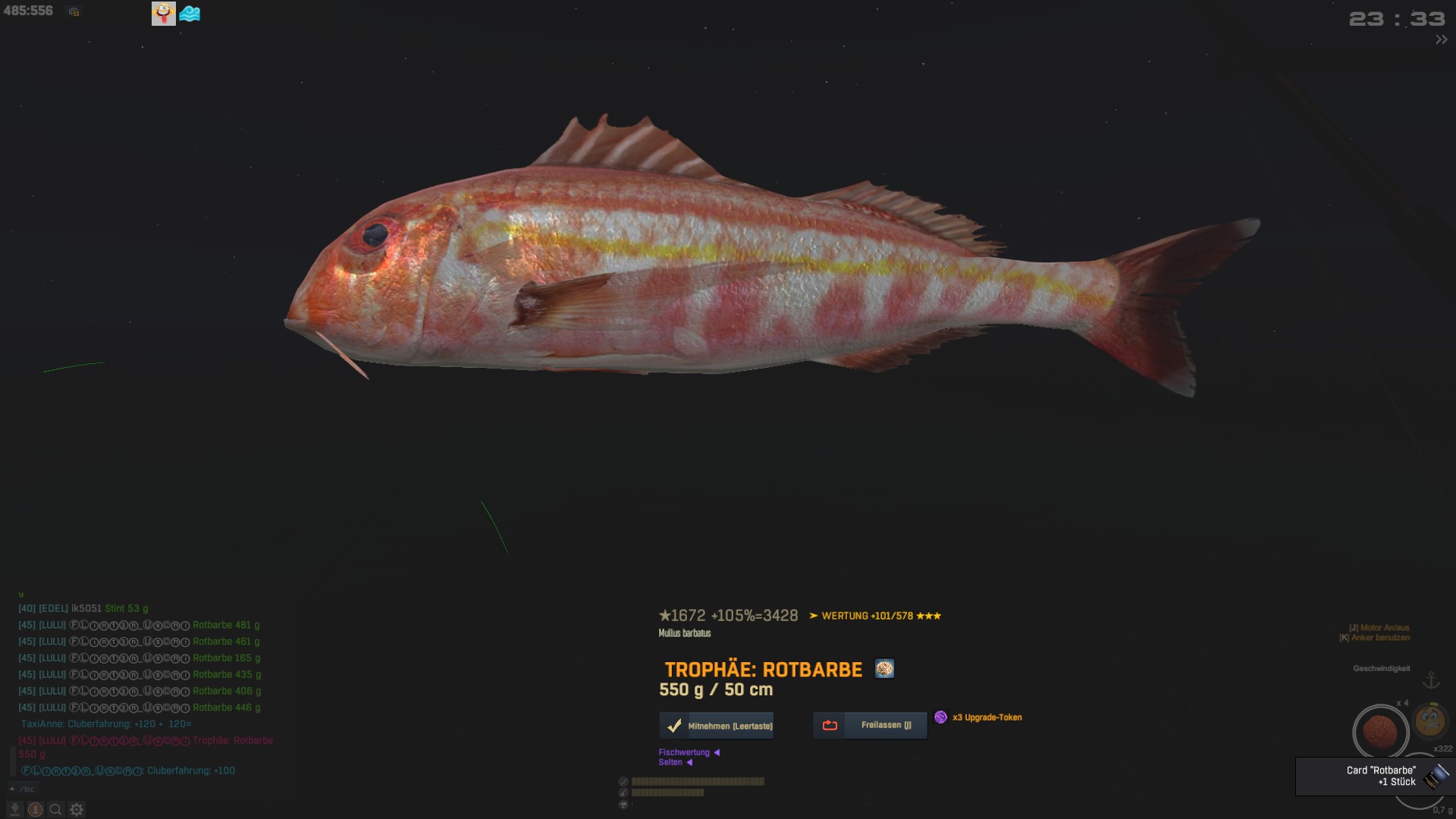
Task: Click the Fischwertung label
Action: tap(684, 752)
